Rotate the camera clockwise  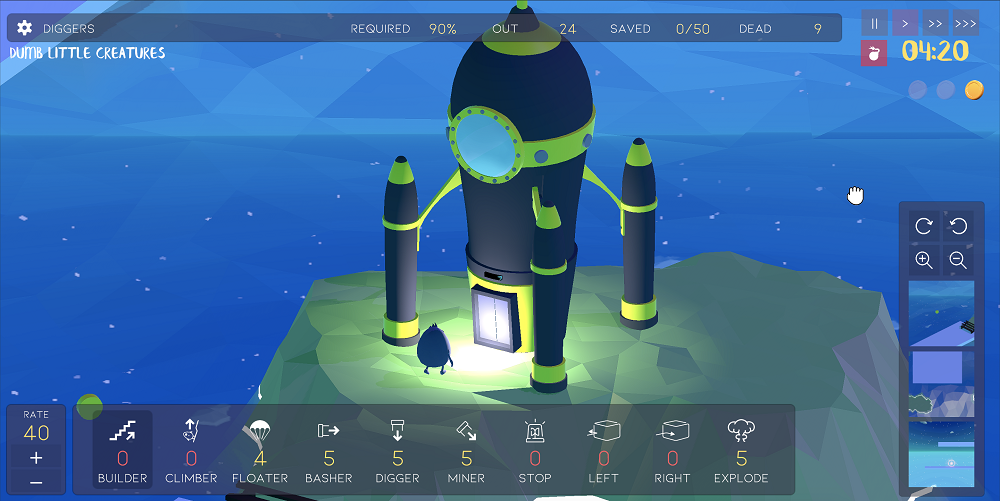(x=924, y=227)
